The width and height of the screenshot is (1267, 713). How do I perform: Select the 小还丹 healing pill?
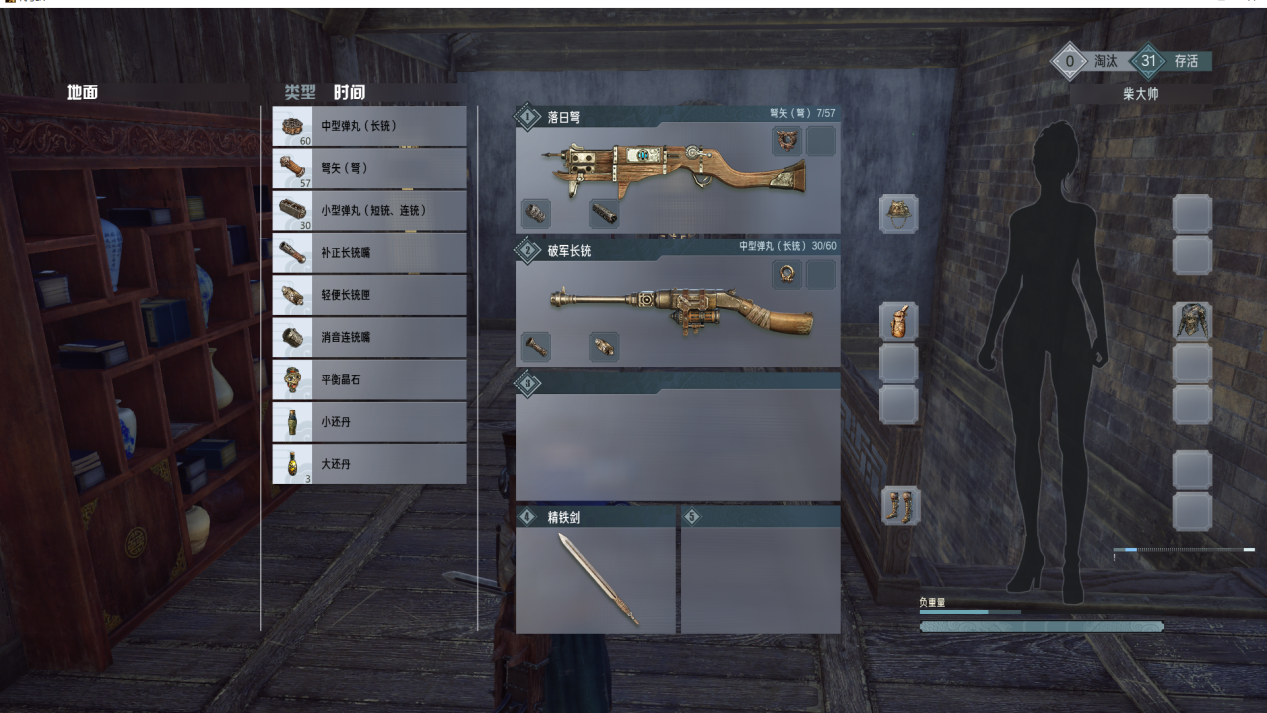coord(369,422)
